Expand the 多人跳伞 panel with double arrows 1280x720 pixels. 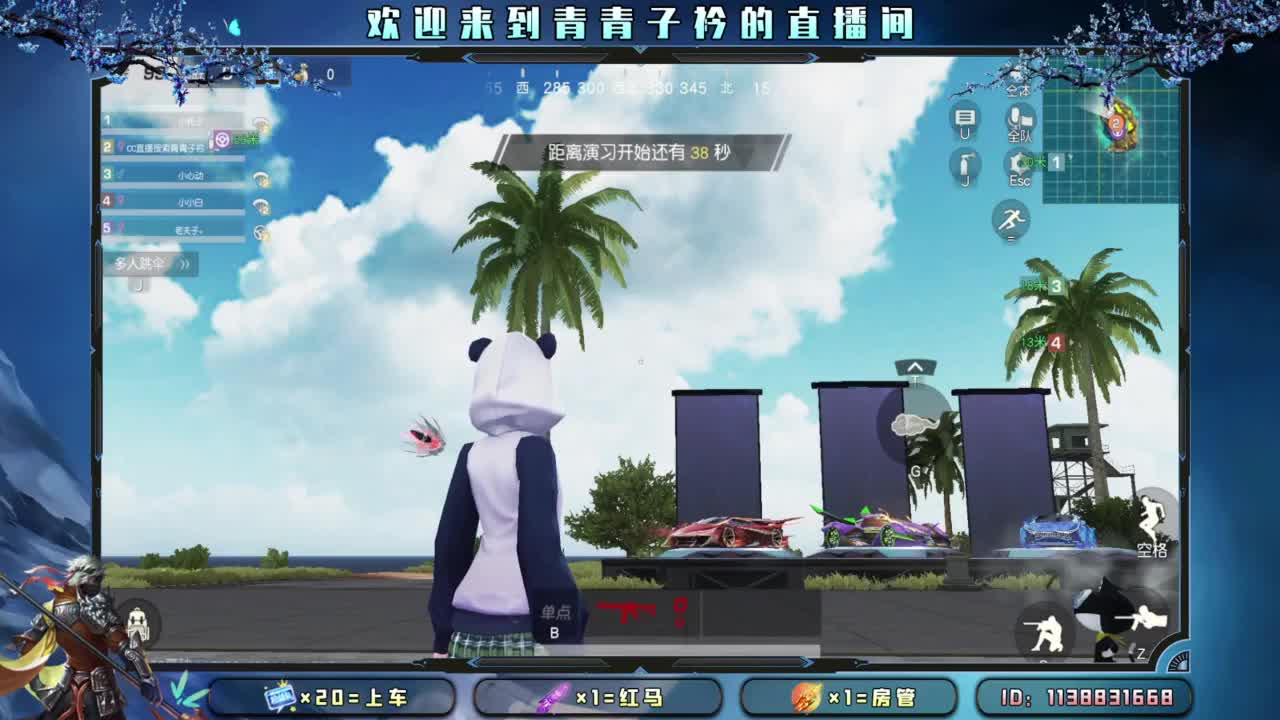click(x=186, y=264)
